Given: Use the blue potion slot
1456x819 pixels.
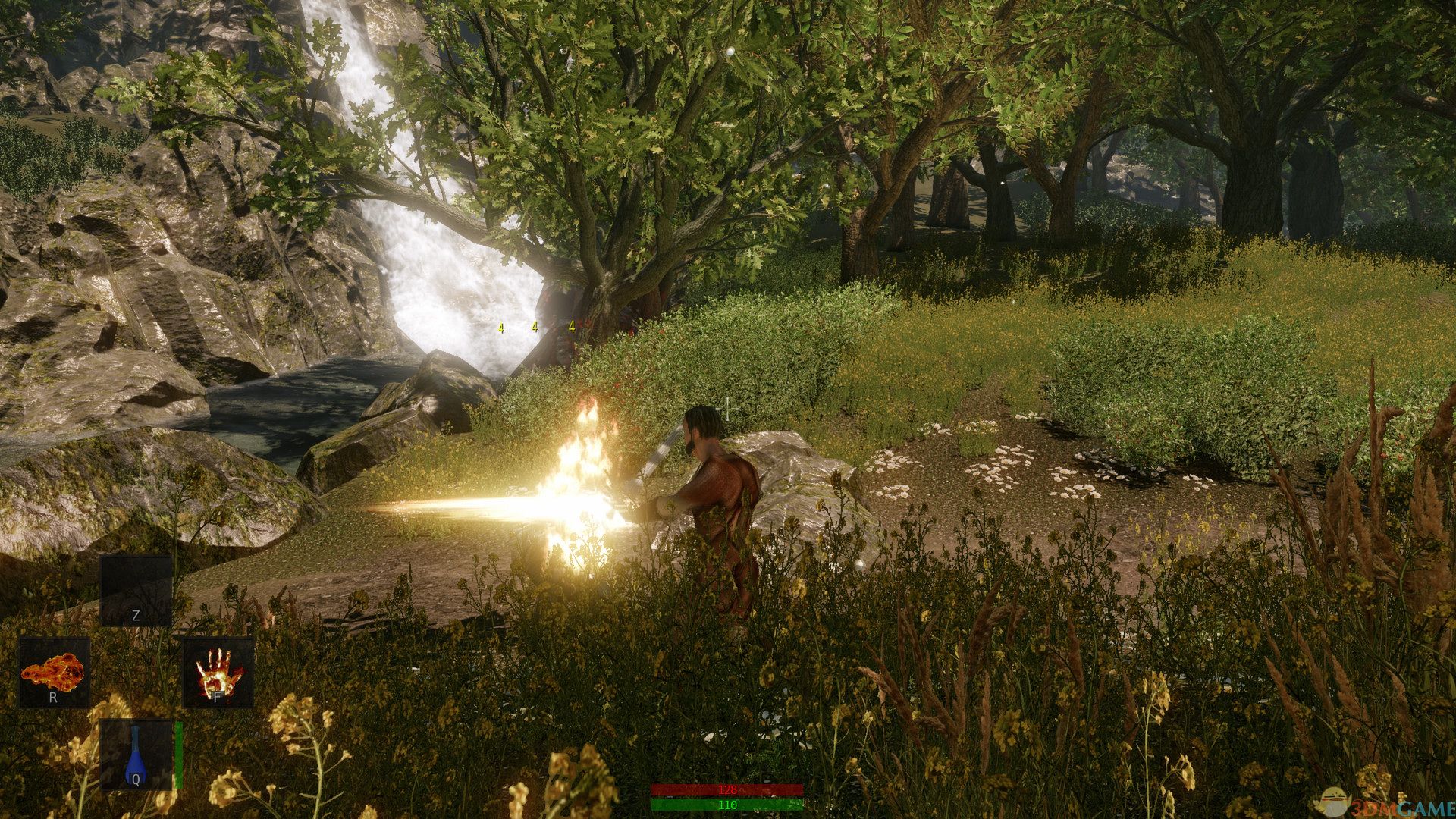Looking at the screenshot, I should (x=136, y=755).
